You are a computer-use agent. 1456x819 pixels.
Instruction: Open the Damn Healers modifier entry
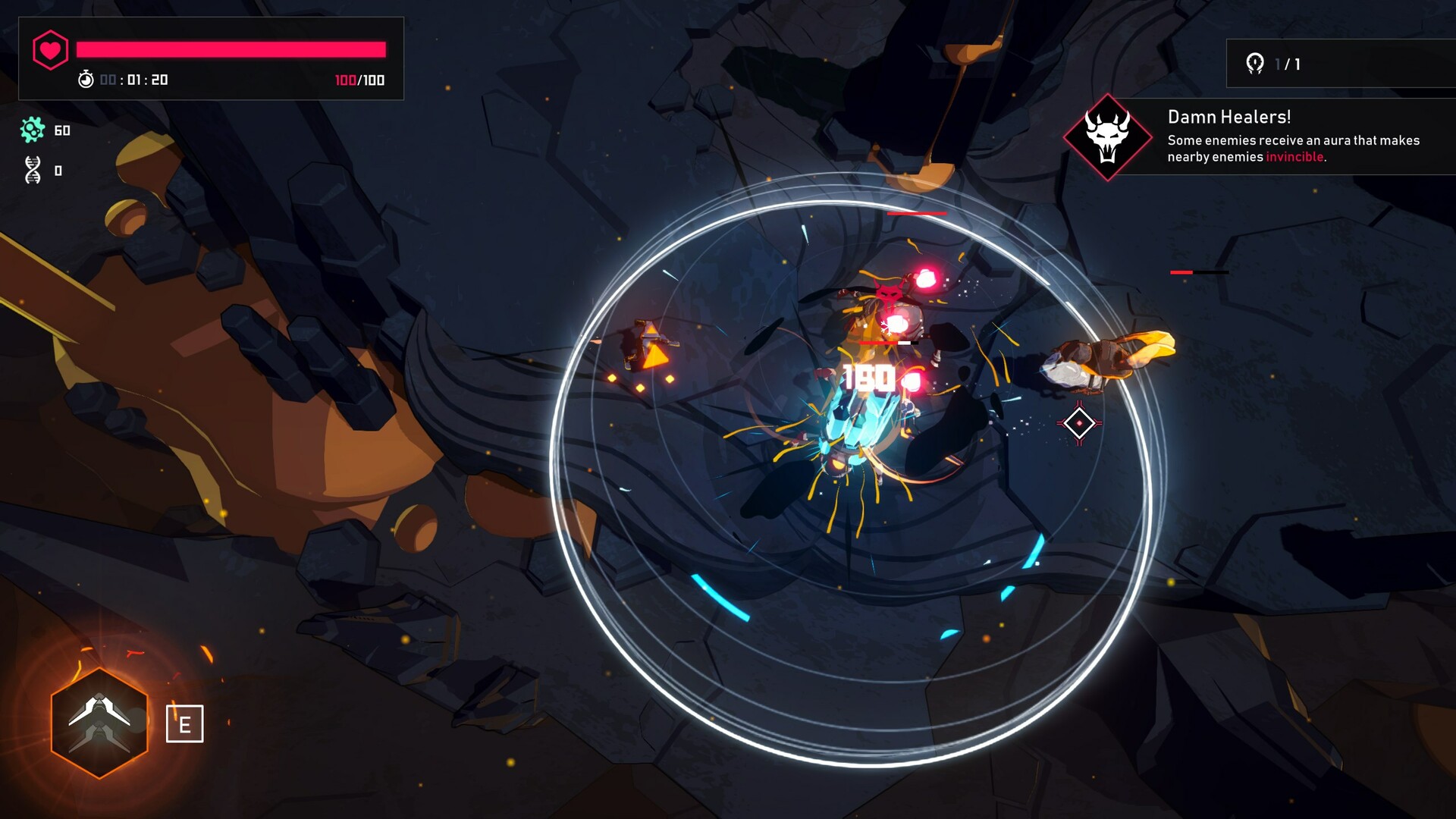pos(1230,118)
